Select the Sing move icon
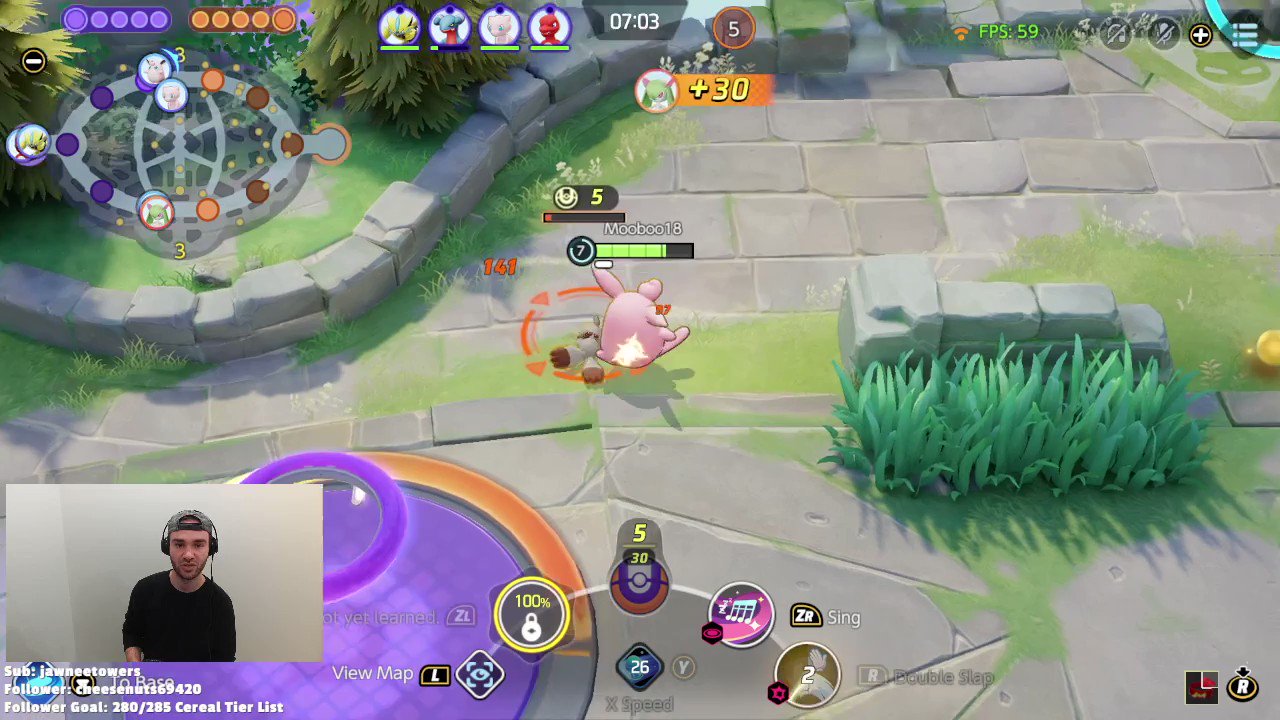This screenshot has width=1280, height=720. (740, 615)
